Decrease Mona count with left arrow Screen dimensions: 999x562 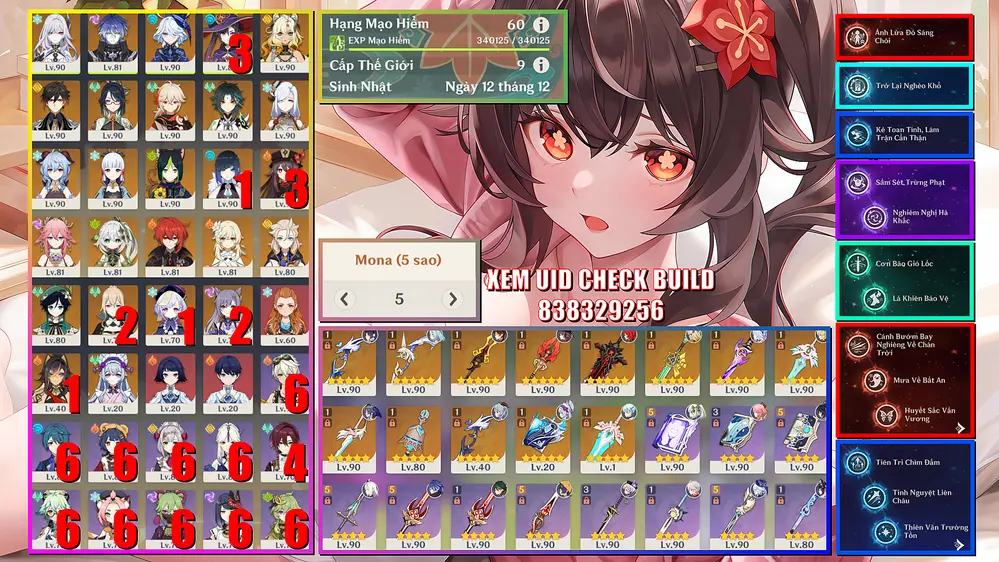coord(344,298)
